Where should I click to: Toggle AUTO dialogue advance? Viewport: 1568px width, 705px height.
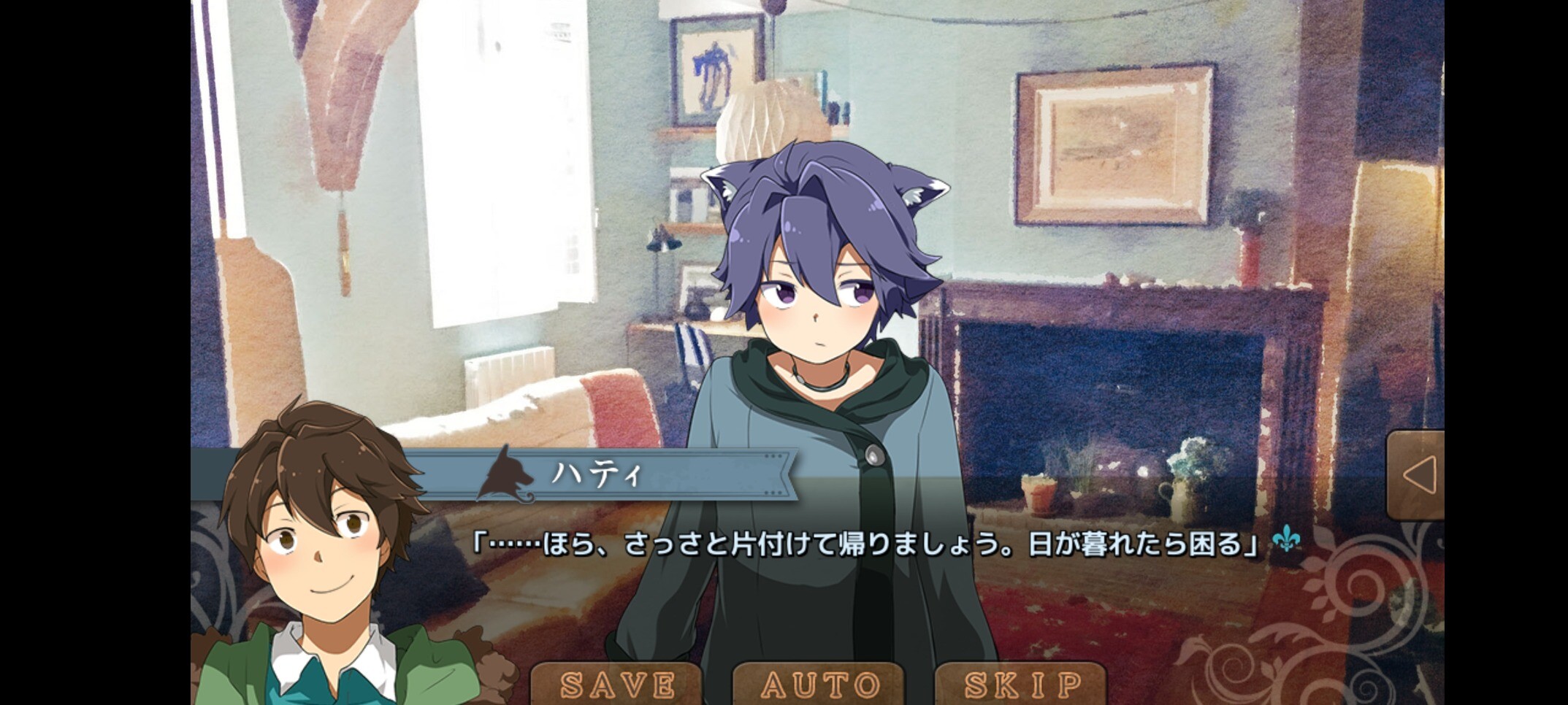[x=819, y=684]
